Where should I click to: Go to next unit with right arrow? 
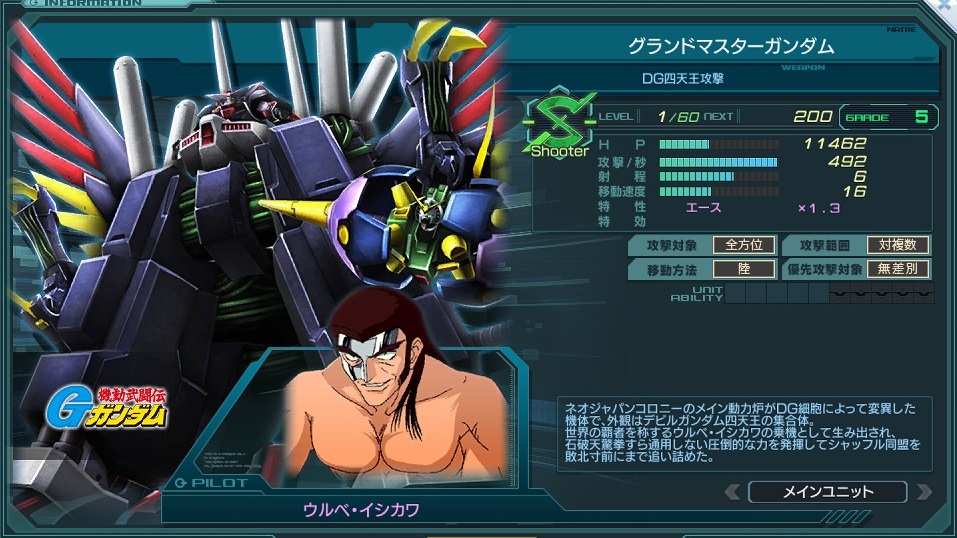coord(922,491)
